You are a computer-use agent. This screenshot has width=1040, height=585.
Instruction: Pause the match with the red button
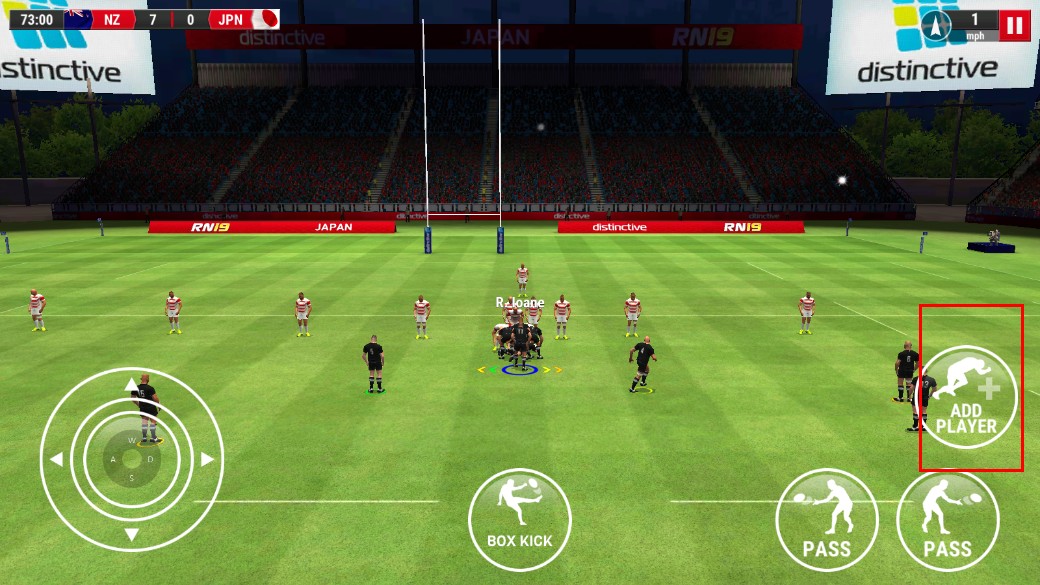point(1016,25)
